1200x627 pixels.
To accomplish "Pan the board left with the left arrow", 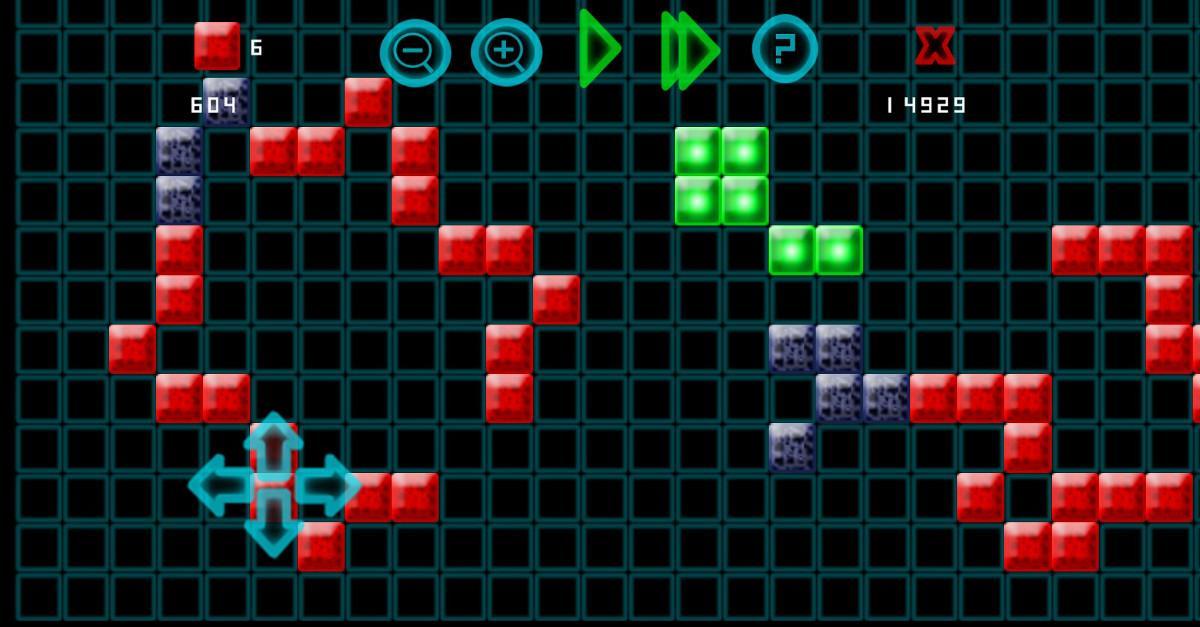I will tap(219, 485).
